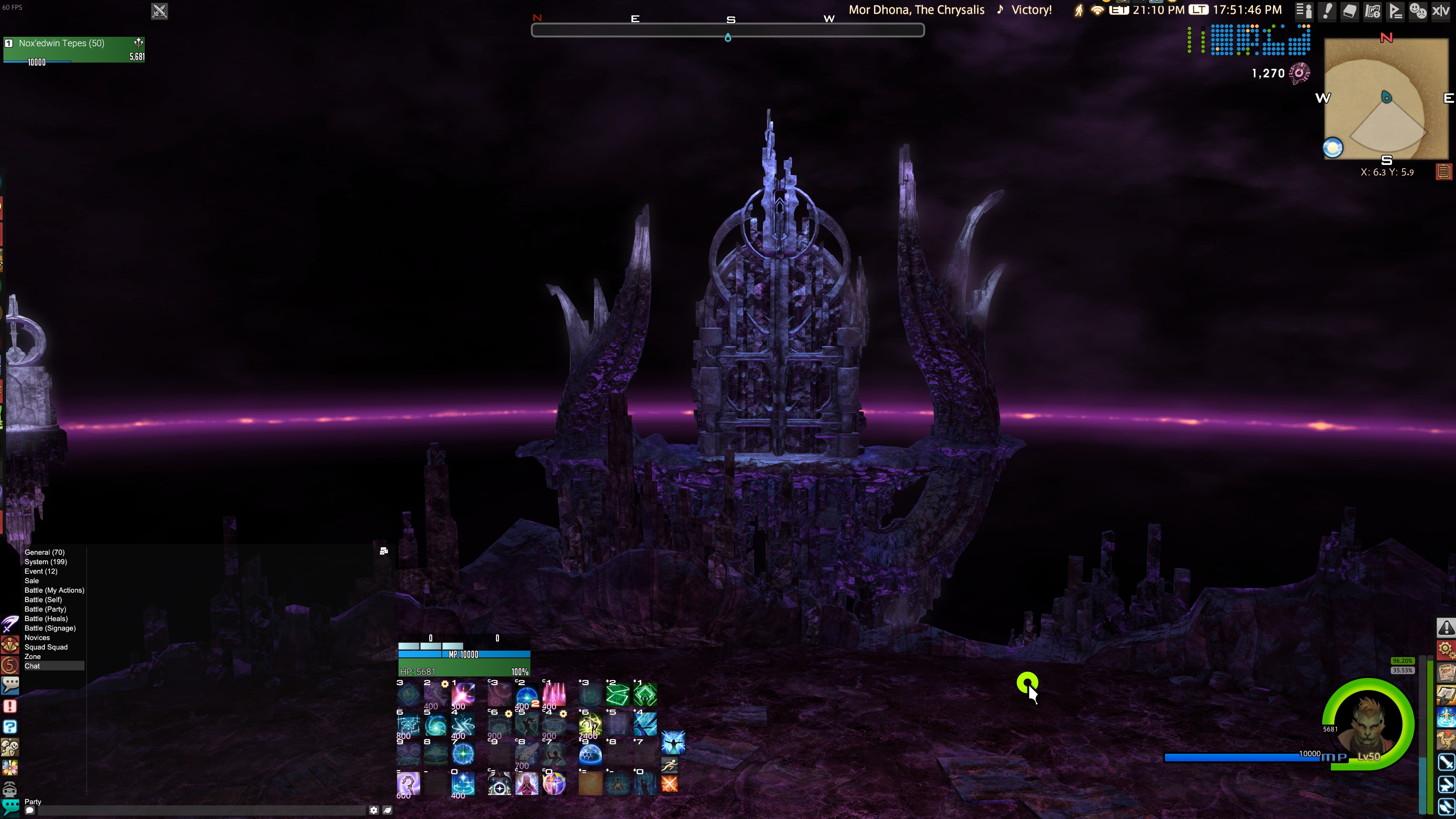
Task: Open chat settings gear button
Action: point(373,810)
